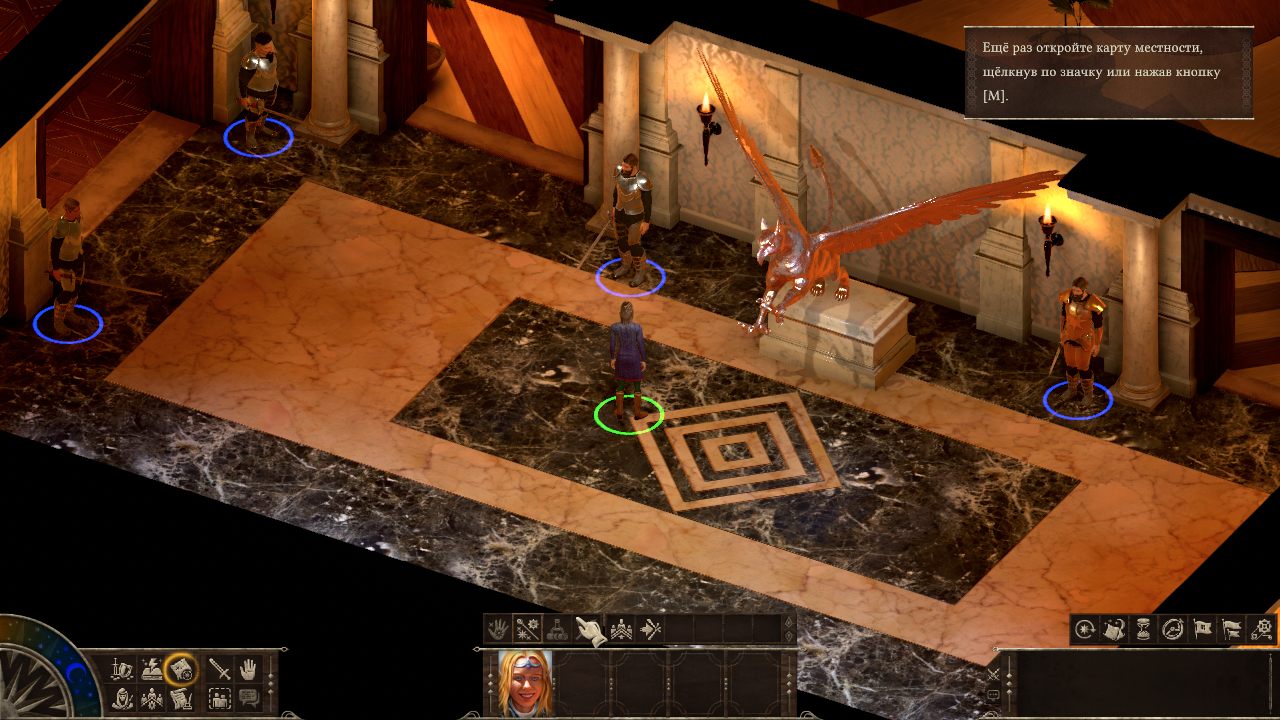
Task: Toggle the hourglass slow-time icon
Action: pos(1144,629)
